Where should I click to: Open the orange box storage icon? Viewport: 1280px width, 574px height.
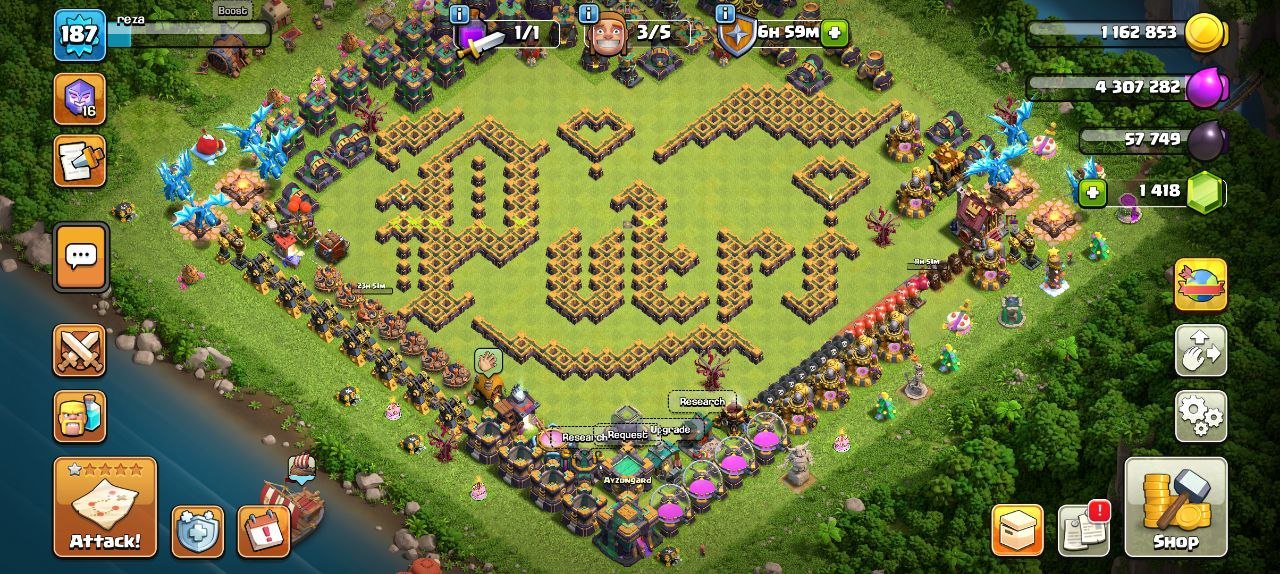tap(1017, 530)
